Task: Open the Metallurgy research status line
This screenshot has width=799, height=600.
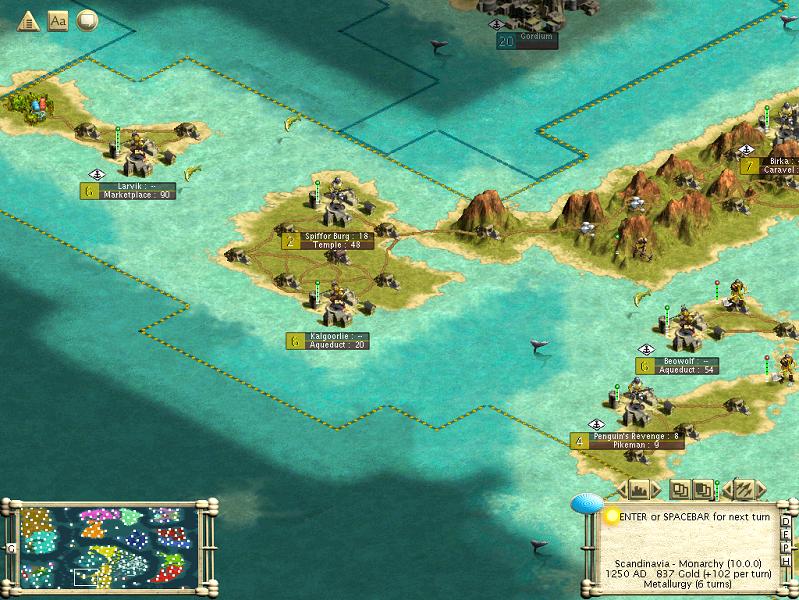Action: (690, 586)
